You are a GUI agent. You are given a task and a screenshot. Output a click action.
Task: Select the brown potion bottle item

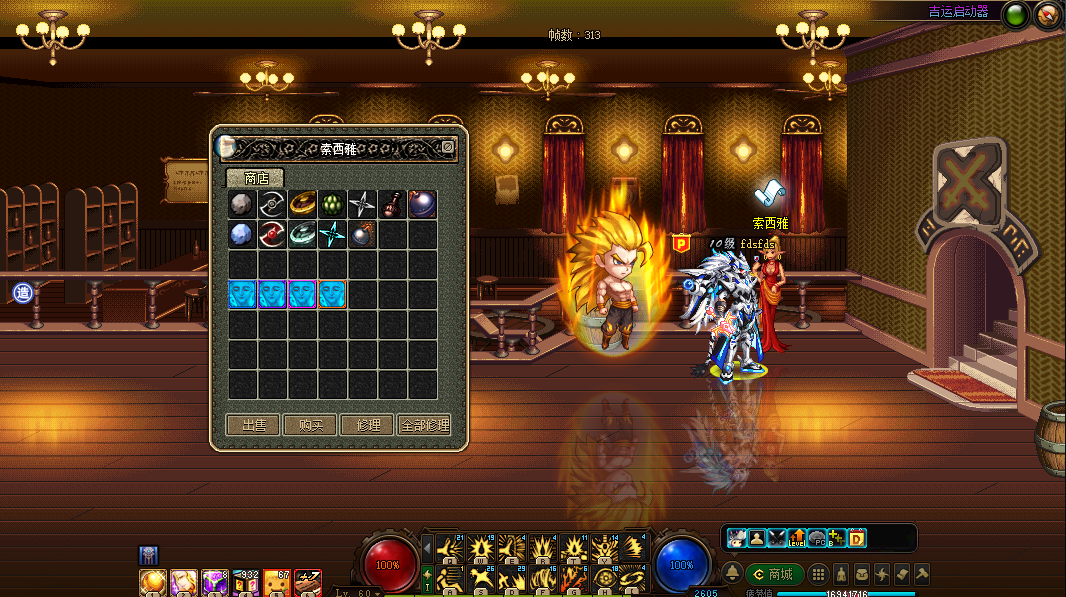click(393, 204)
